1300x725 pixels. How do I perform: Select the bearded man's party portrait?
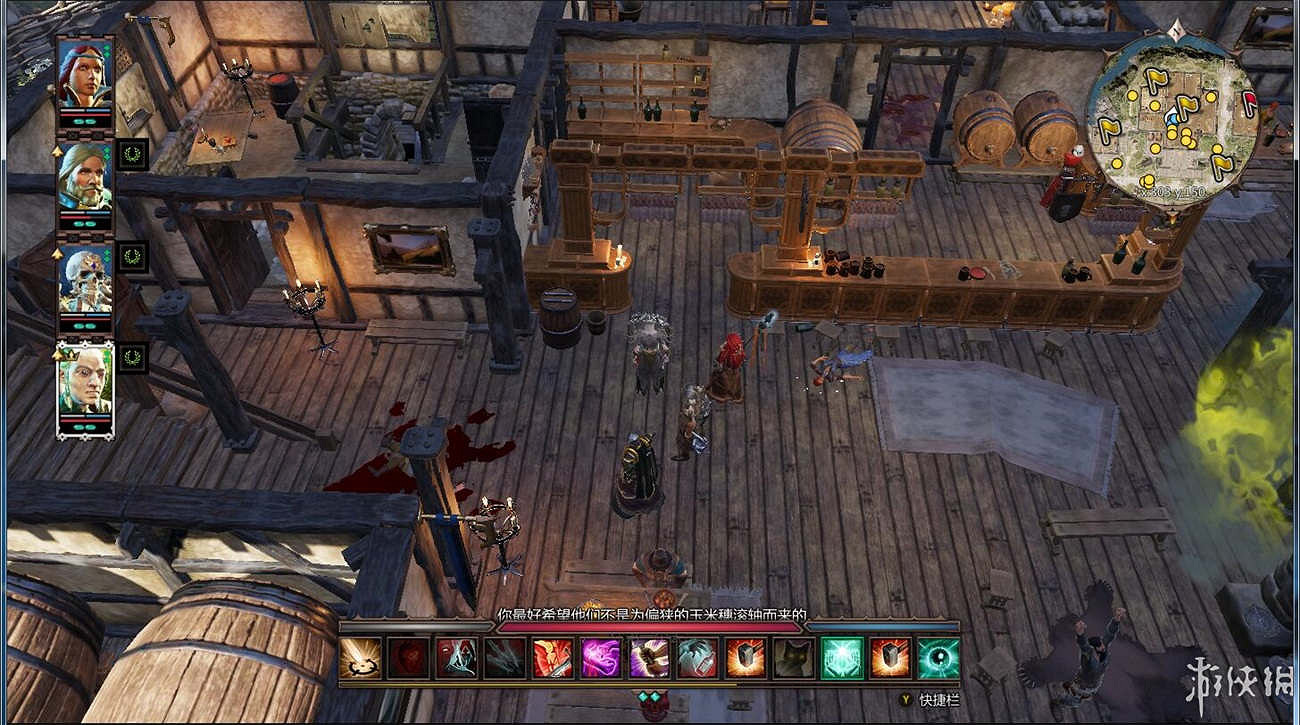85,176
